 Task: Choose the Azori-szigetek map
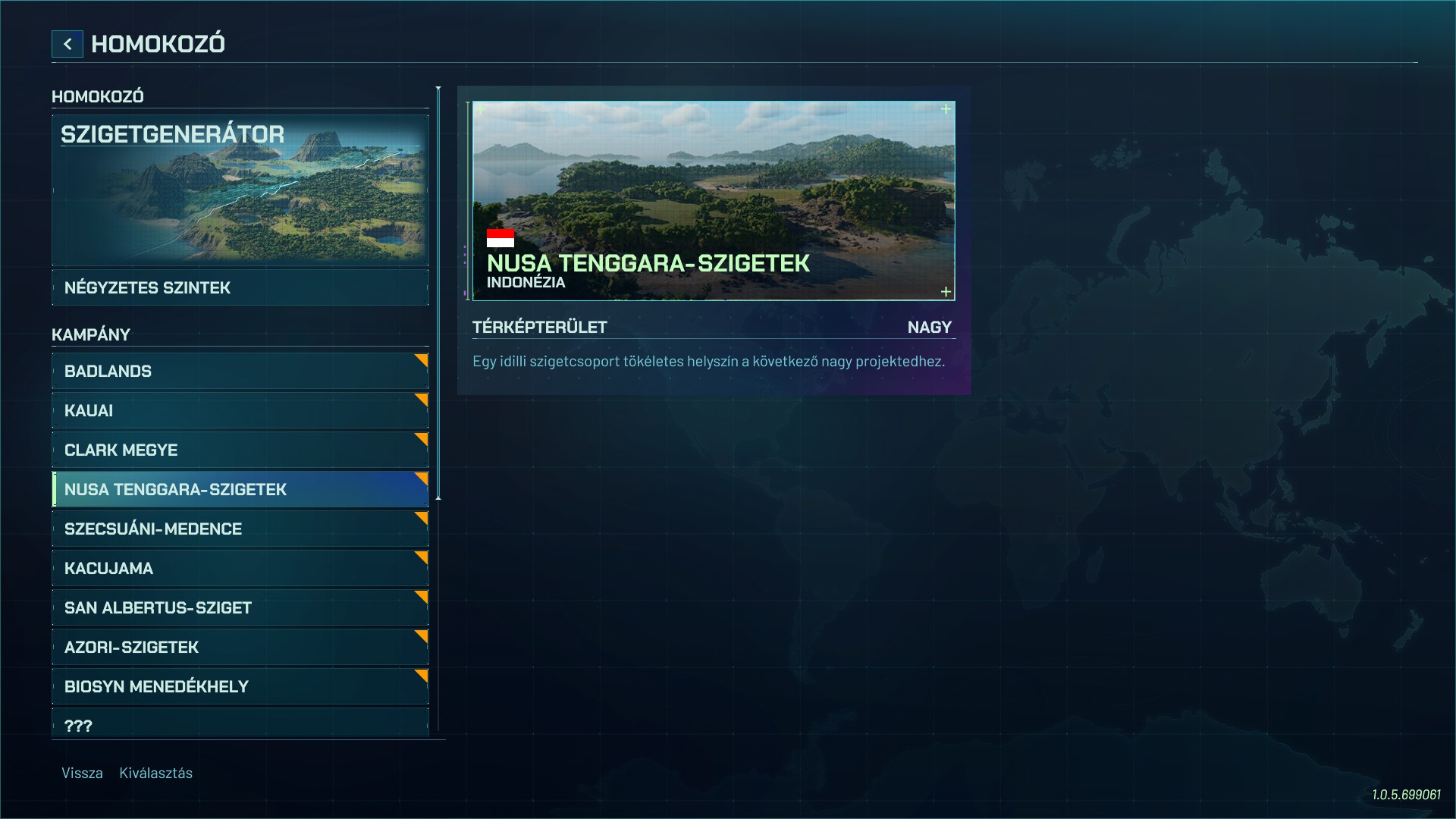click(240, 648)
